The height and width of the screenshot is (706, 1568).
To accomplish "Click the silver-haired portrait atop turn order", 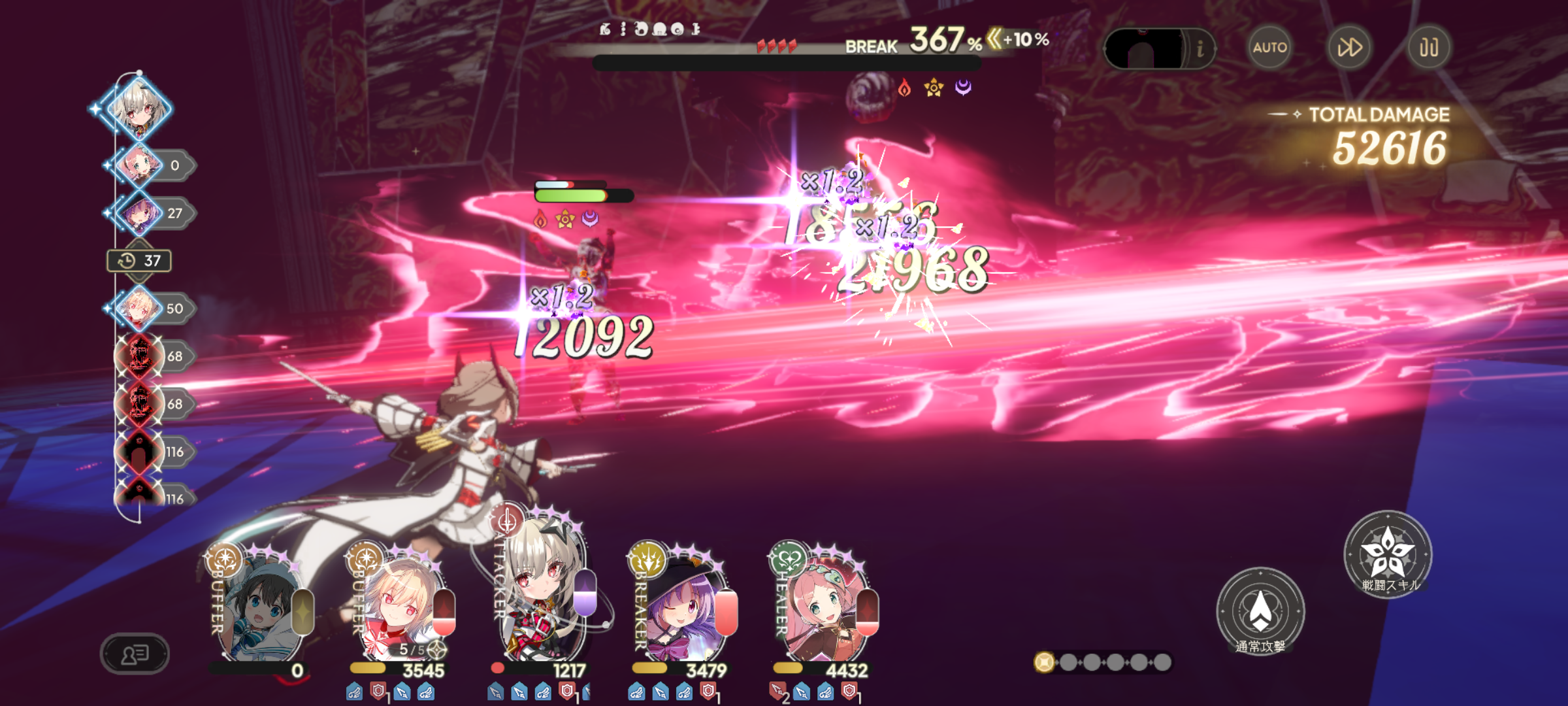I will [x=139, y=108].
